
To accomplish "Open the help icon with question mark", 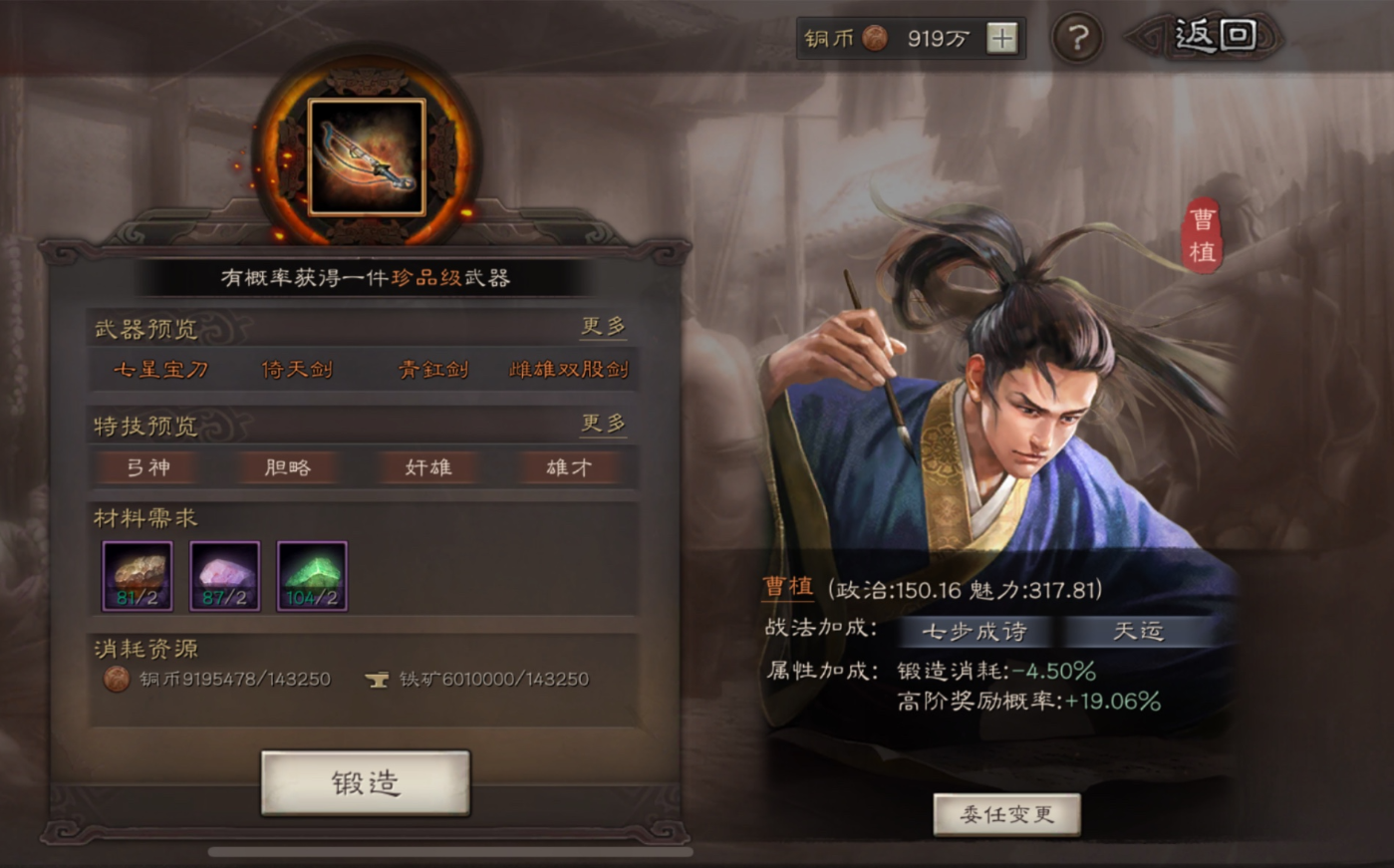I will coord(1077,39).
